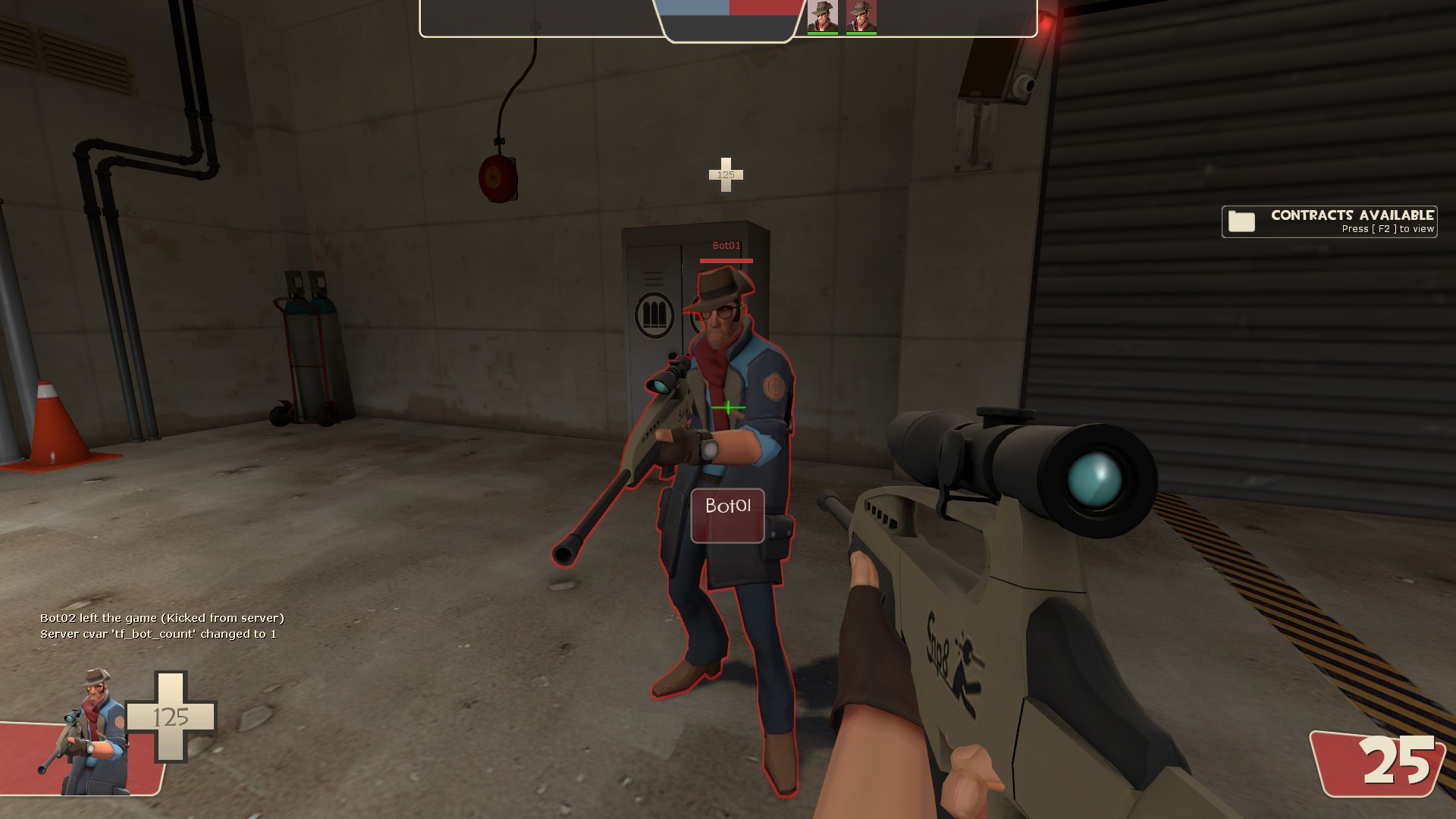The height and width of the screenshot is (819, 1456).
Task: Select the Bot01 name label above the Sniper
Action: [x=726, y=244]
